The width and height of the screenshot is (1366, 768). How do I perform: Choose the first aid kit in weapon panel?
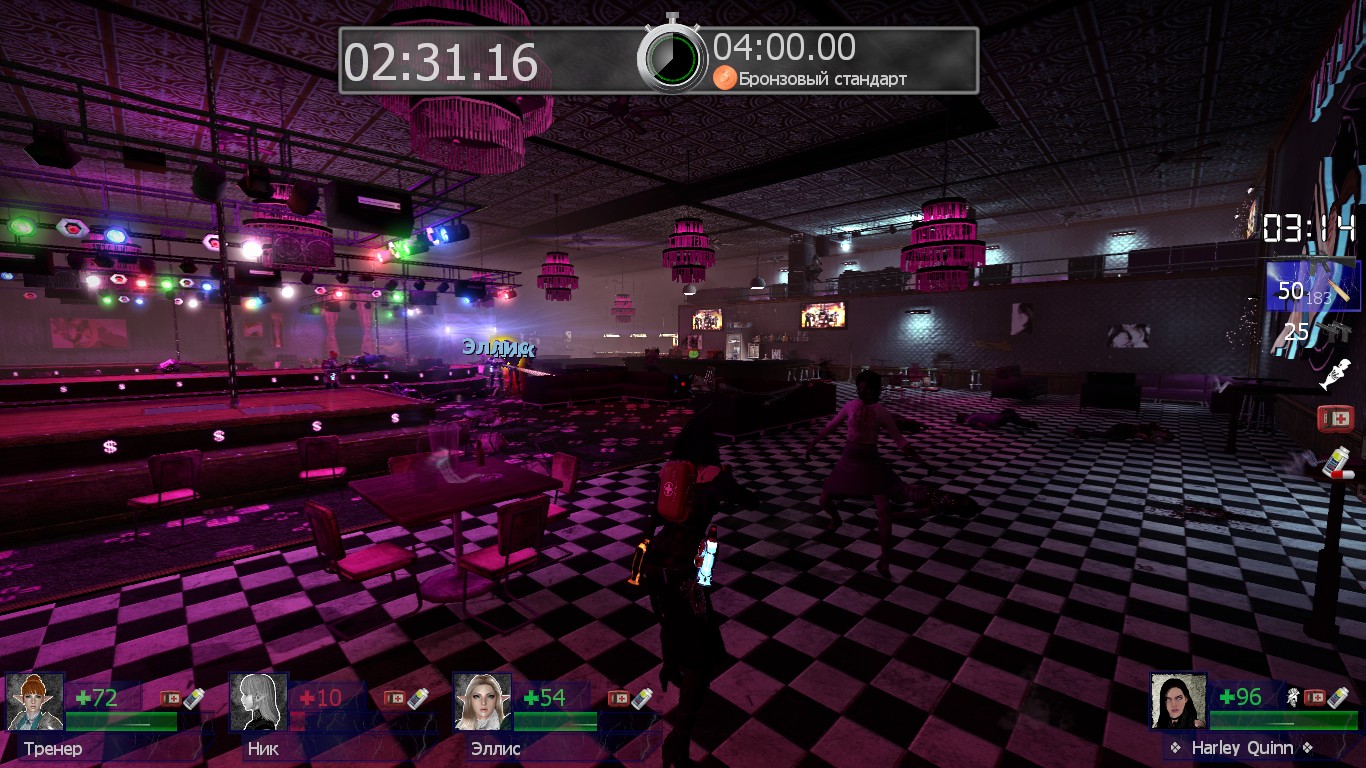[1335, 418]
